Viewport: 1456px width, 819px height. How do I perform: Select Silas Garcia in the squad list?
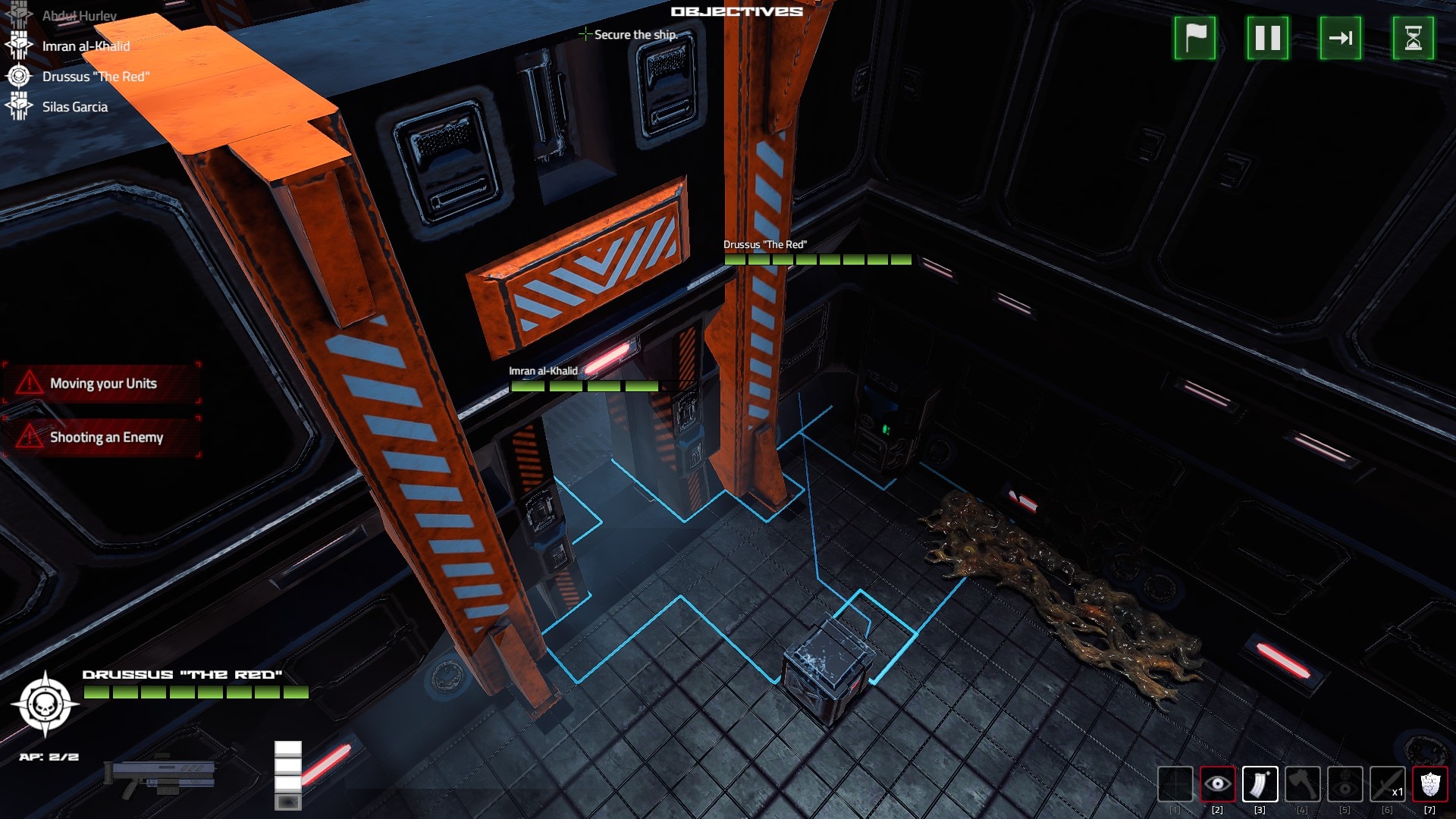coord(74,107)
